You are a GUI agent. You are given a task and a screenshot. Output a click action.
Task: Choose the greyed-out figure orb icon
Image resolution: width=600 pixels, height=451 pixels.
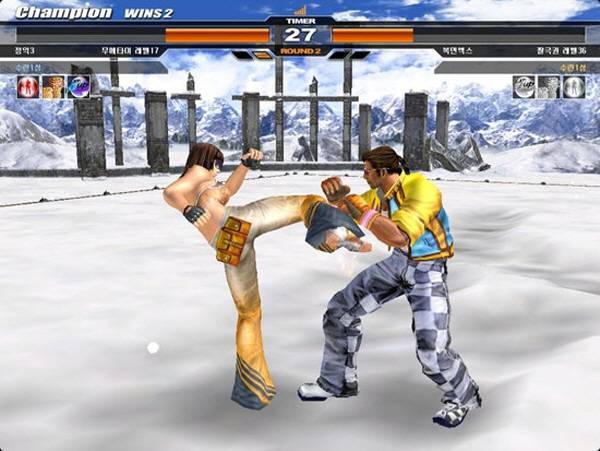point(574,87)
